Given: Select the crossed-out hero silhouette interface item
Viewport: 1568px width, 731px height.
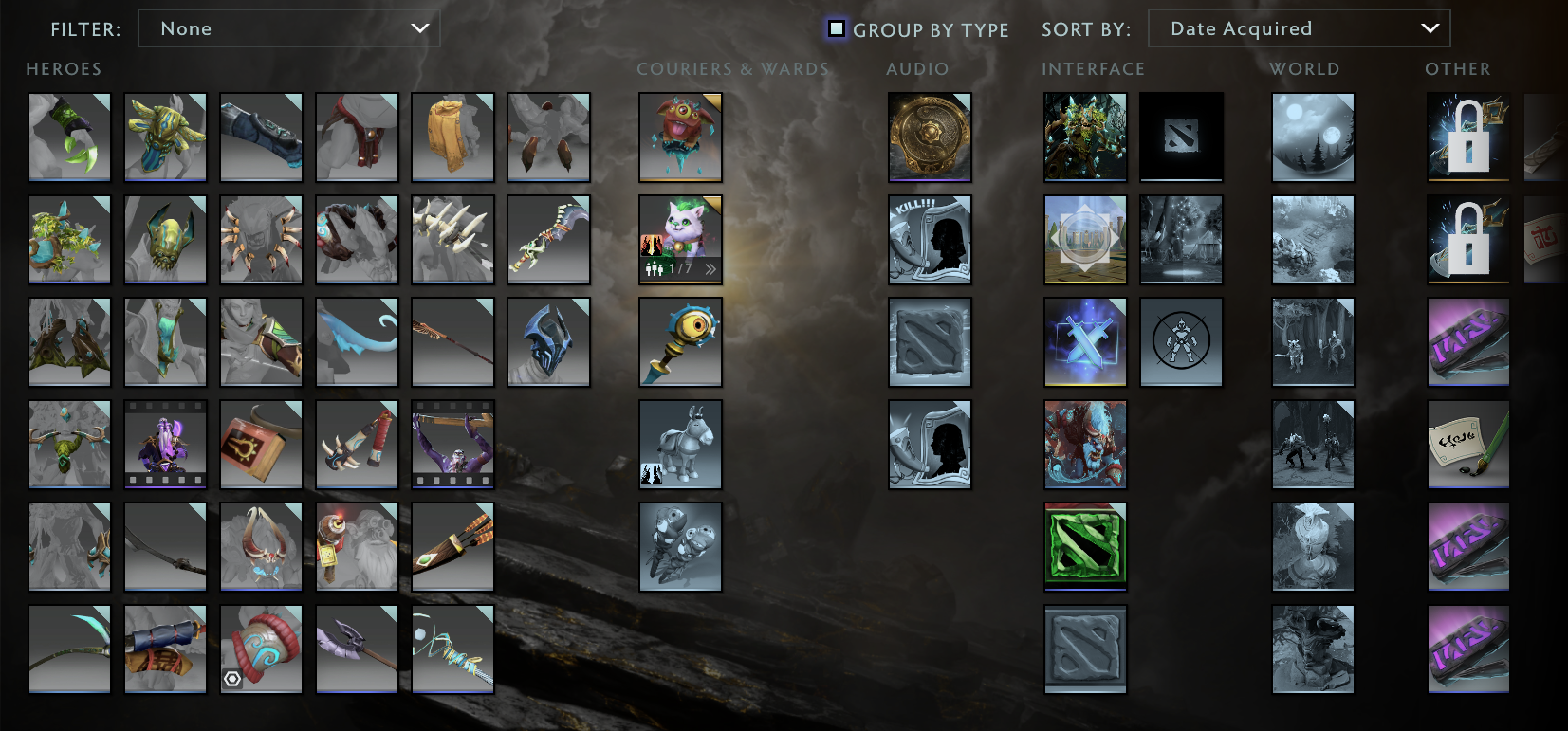Looking at the screenshot, I should pos(1181,342).
